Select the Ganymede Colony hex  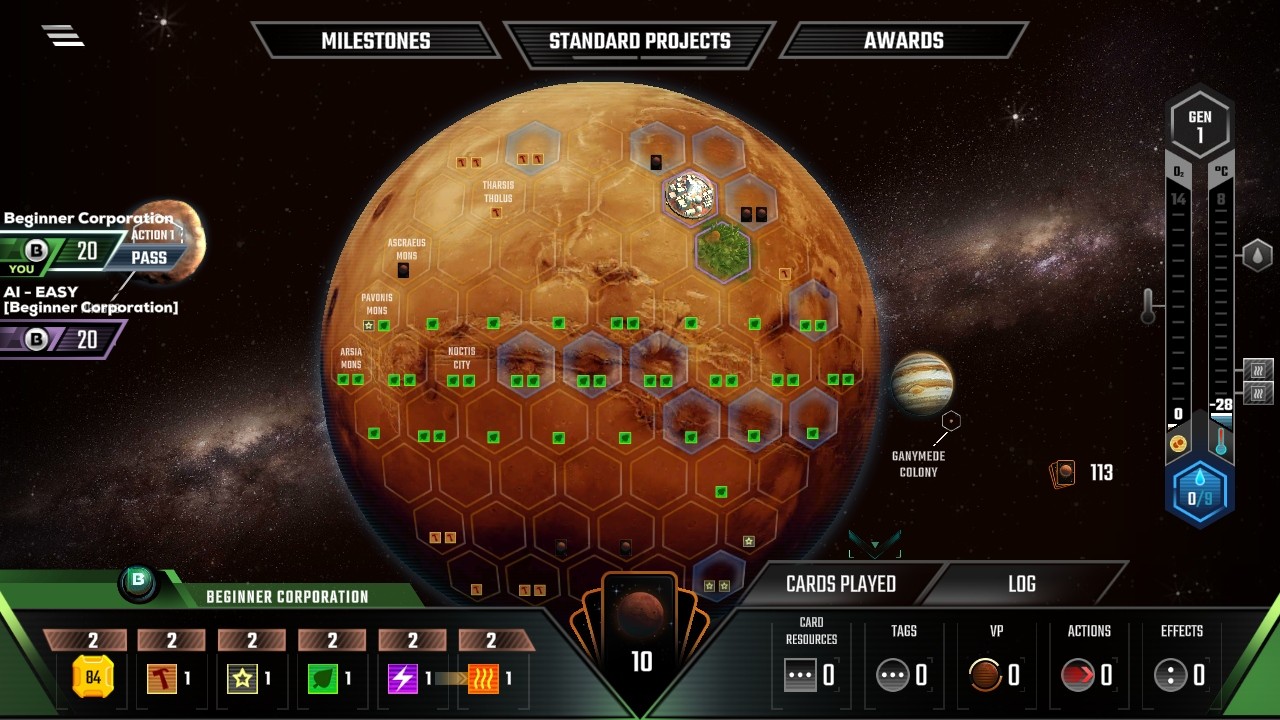(951, 421)
